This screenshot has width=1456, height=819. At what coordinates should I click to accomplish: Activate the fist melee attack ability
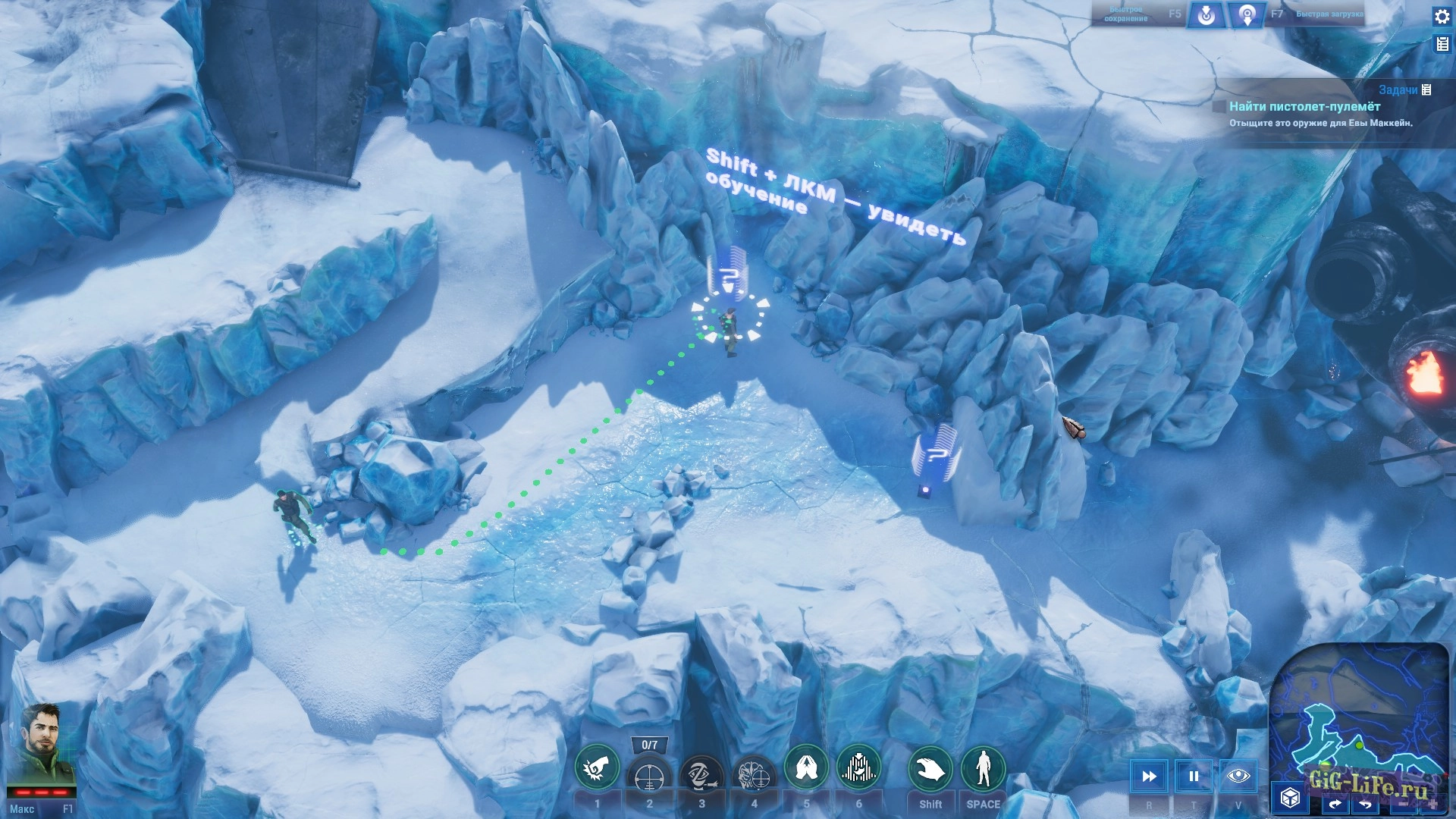(x=597, y=769)
